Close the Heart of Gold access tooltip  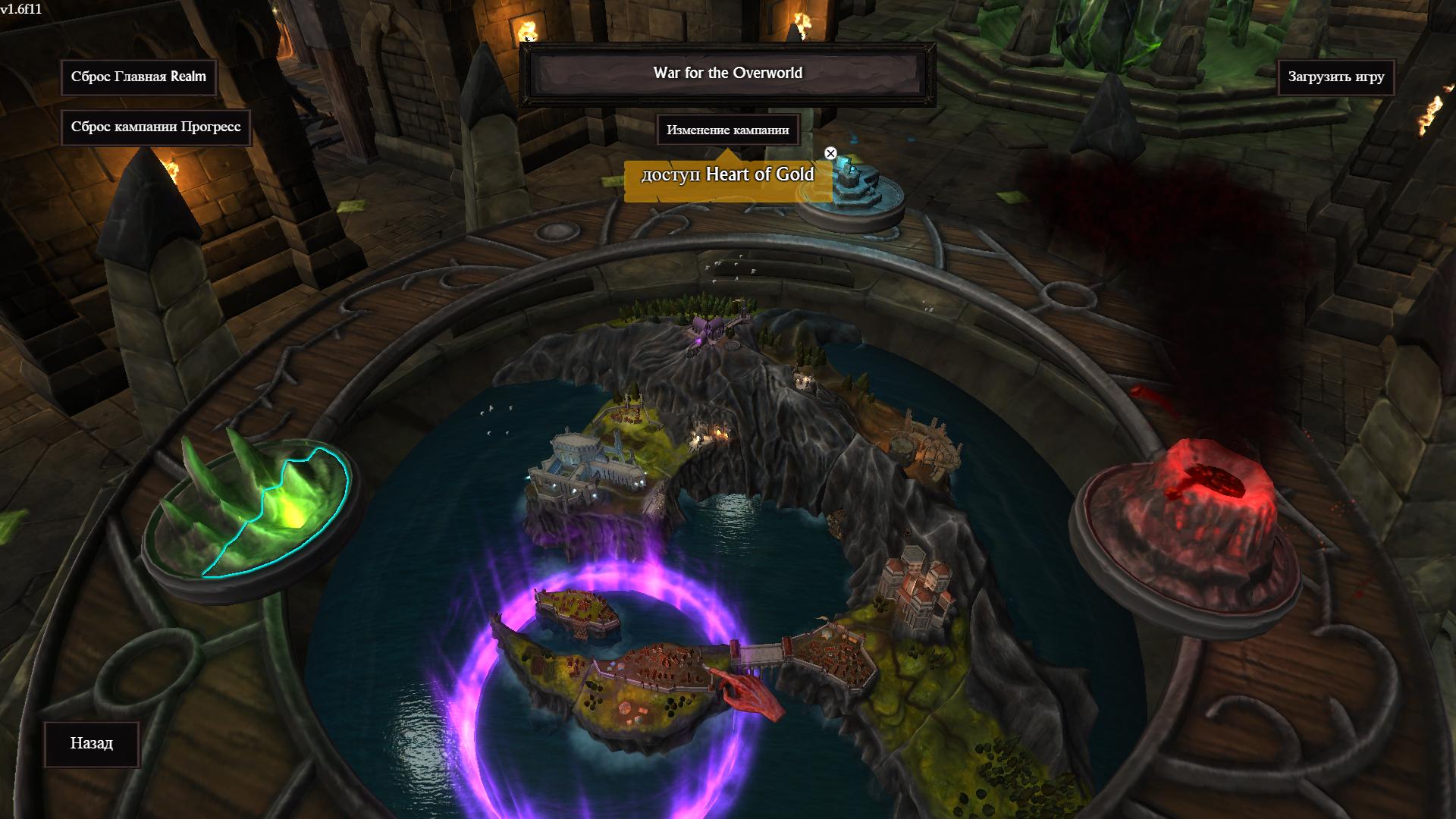(830, 153)
